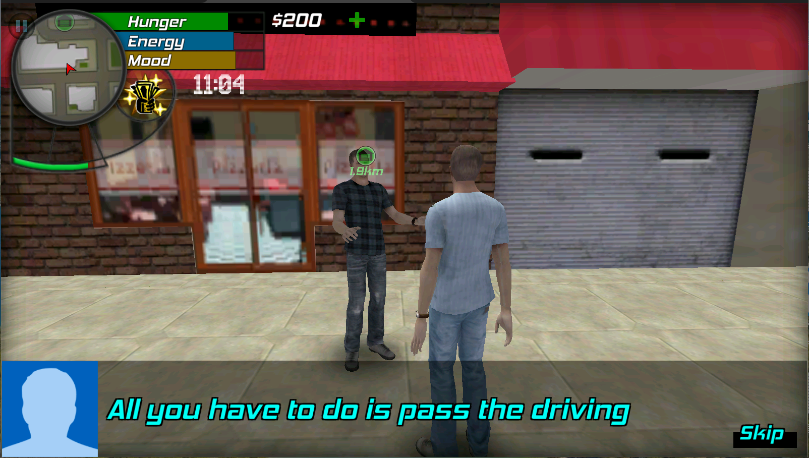Click the green objective marker on the minimap

(x=64, y=20)
